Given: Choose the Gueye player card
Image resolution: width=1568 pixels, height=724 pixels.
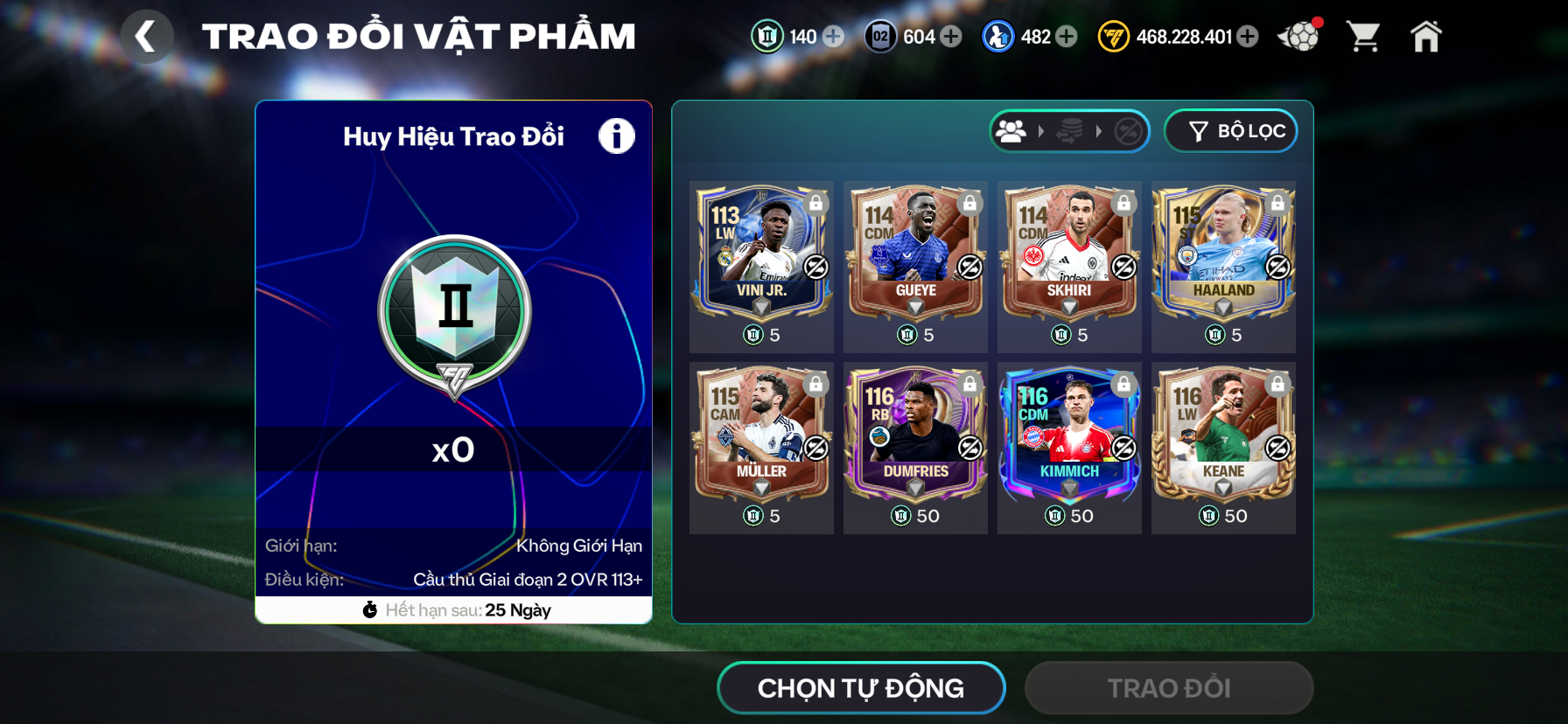Looking at the screenshot, I should pos(915,253).
